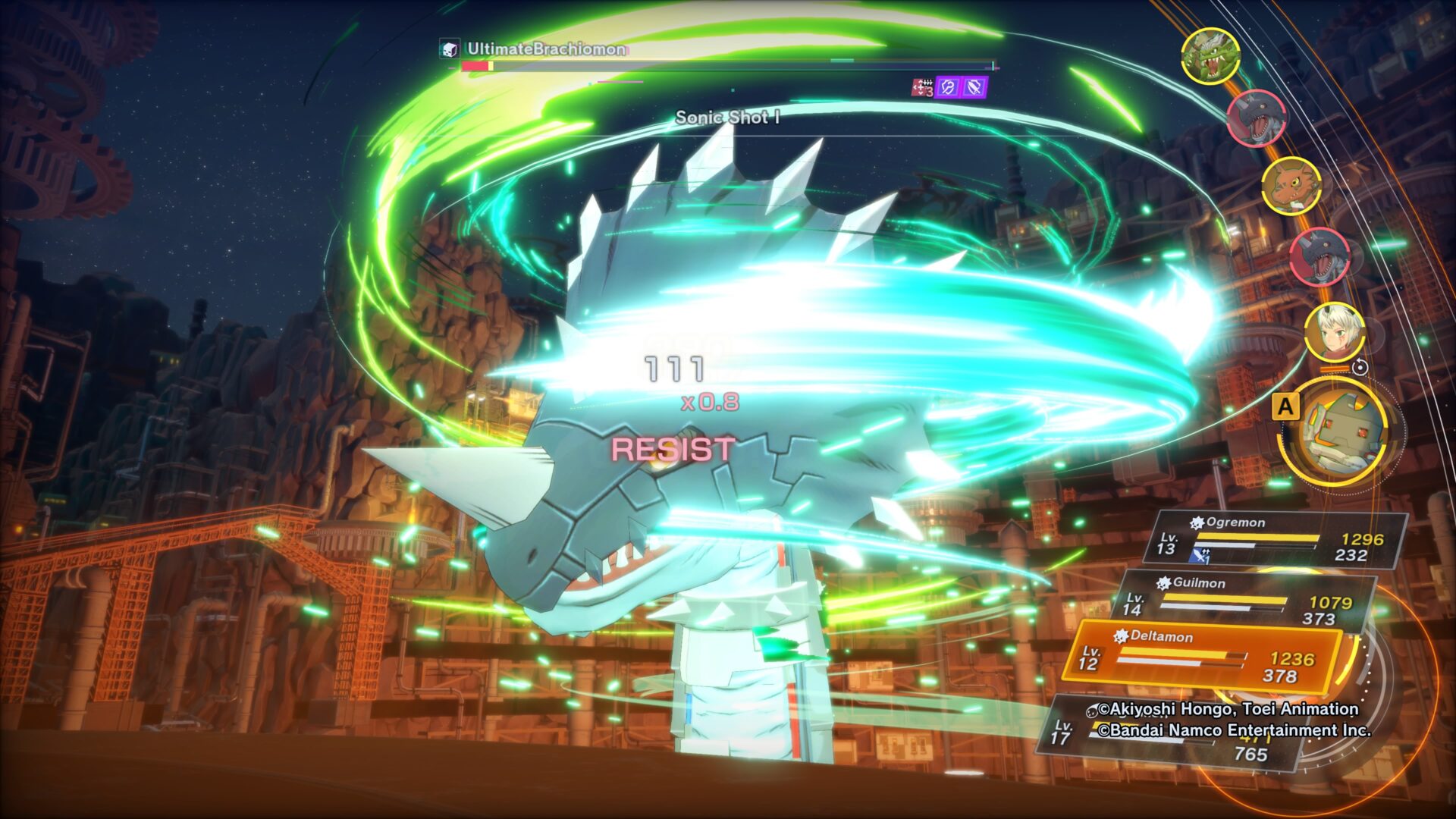Viewport: 1456px width, 819px height.
Task: Select Ogremon's portrait in the turn order
Action: 1210,56
